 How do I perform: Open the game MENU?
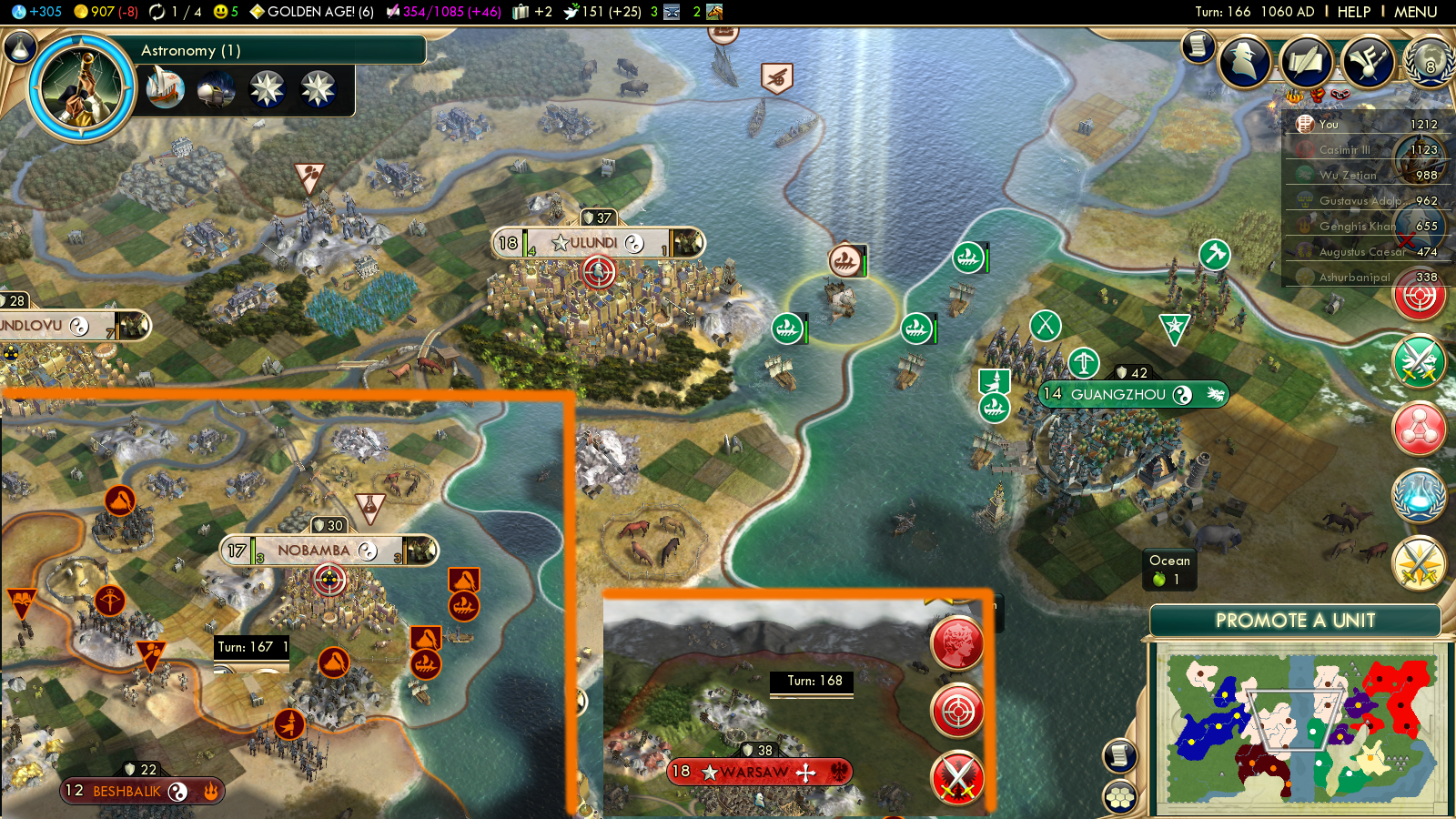(1415, 12)
